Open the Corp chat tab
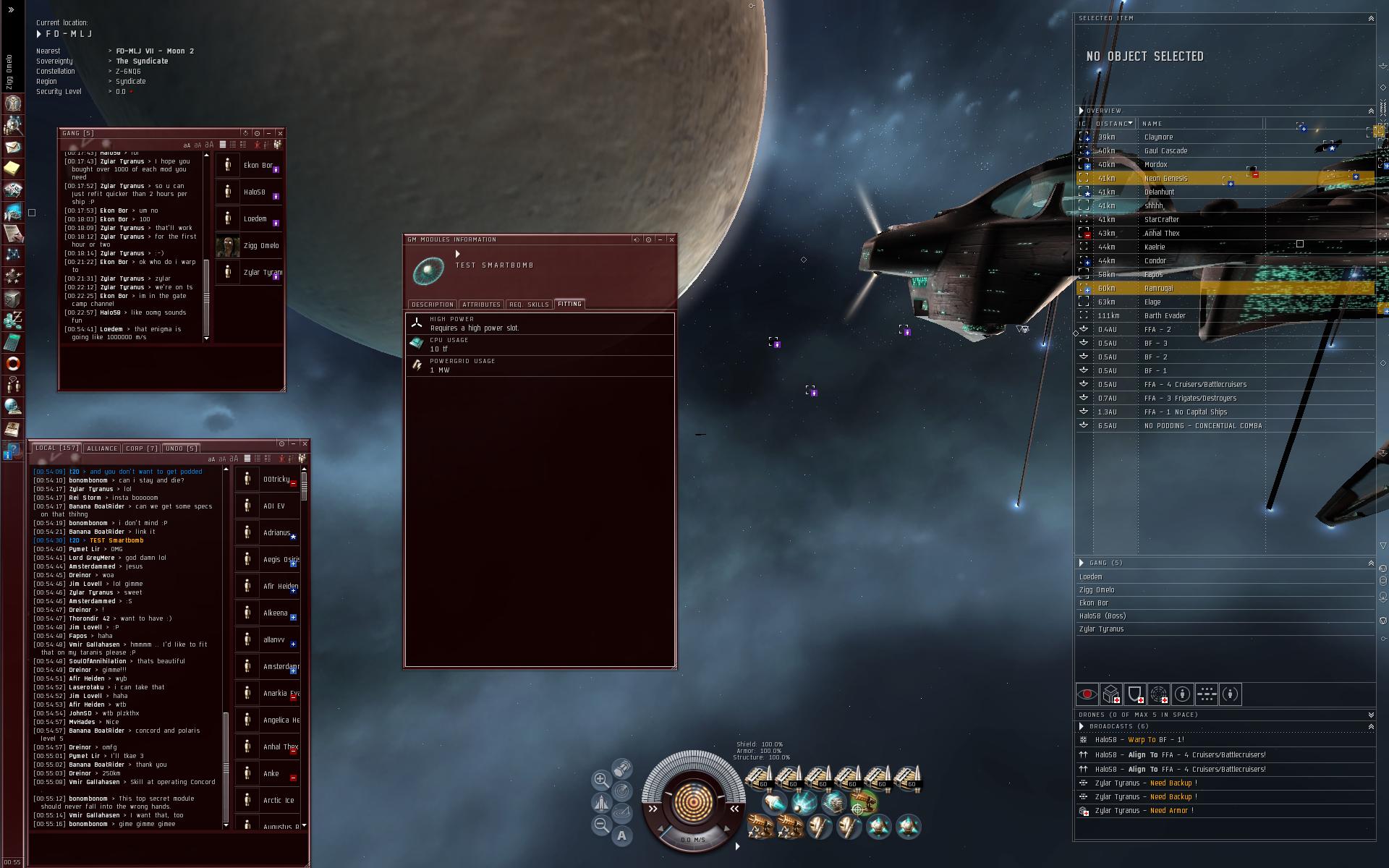The width and height of the screenshot is (1389, 868). point(142,448)
